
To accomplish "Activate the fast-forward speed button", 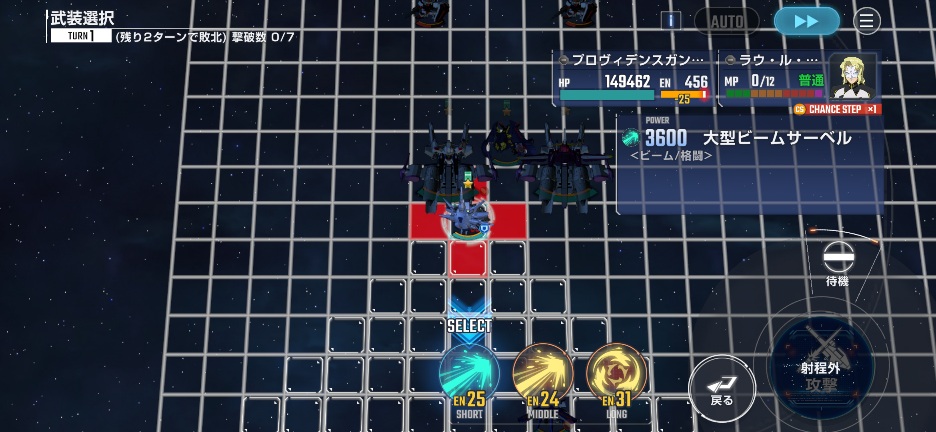I will (806, 21).
